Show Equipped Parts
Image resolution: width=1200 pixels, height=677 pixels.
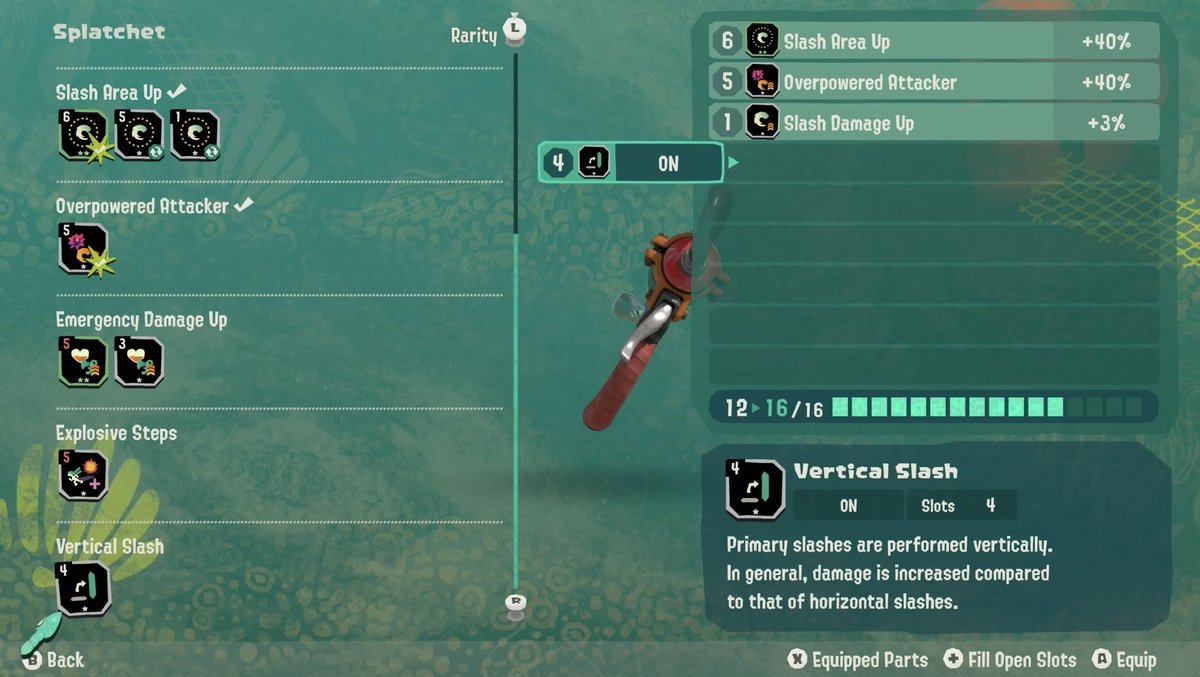pos(858,660)
